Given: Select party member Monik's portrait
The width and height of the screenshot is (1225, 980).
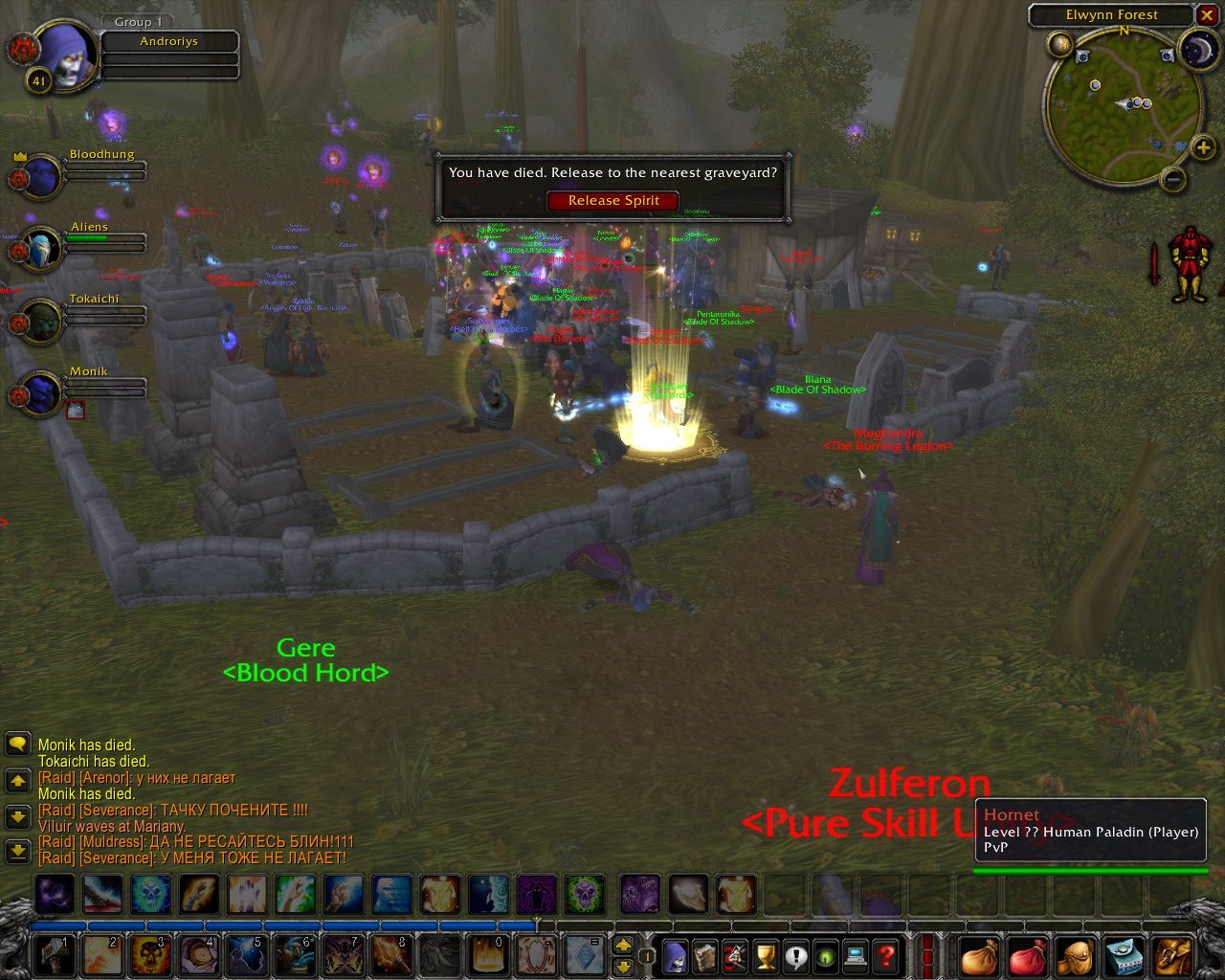Looking at the screenshot, I should pos(42,393).
